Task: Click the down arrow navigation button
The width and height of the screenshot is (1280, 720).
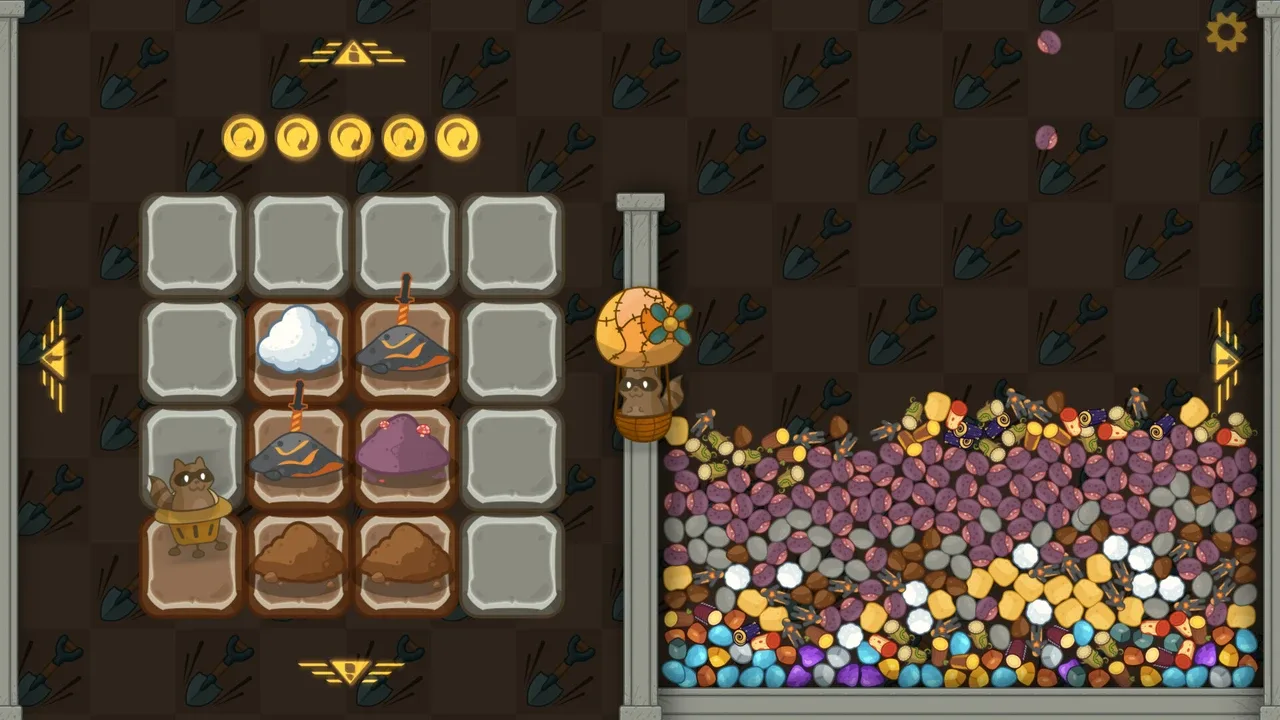Action: coord(351,670)
